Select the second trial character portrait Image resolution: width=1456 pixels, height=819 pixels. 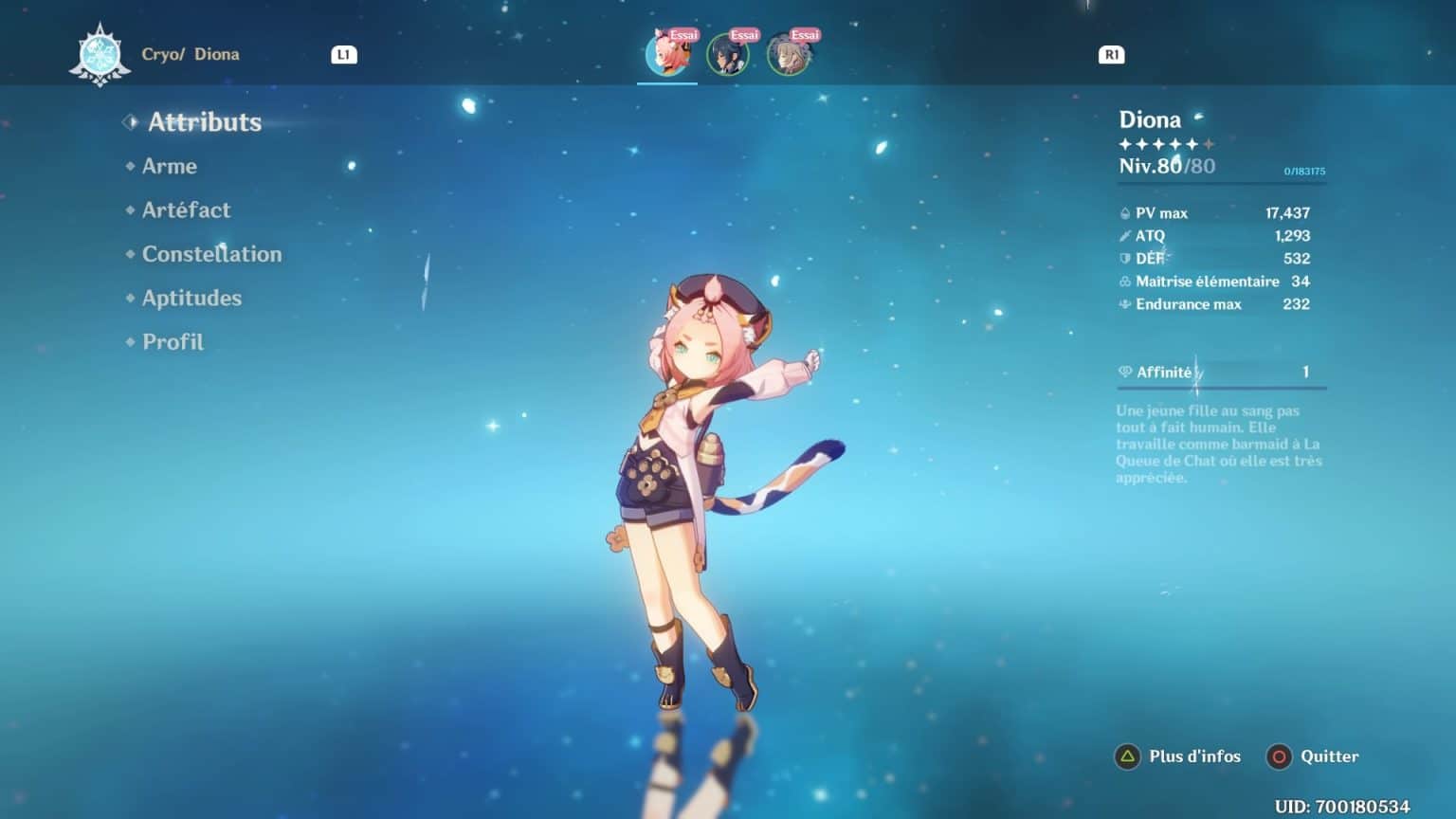(728, 54)
